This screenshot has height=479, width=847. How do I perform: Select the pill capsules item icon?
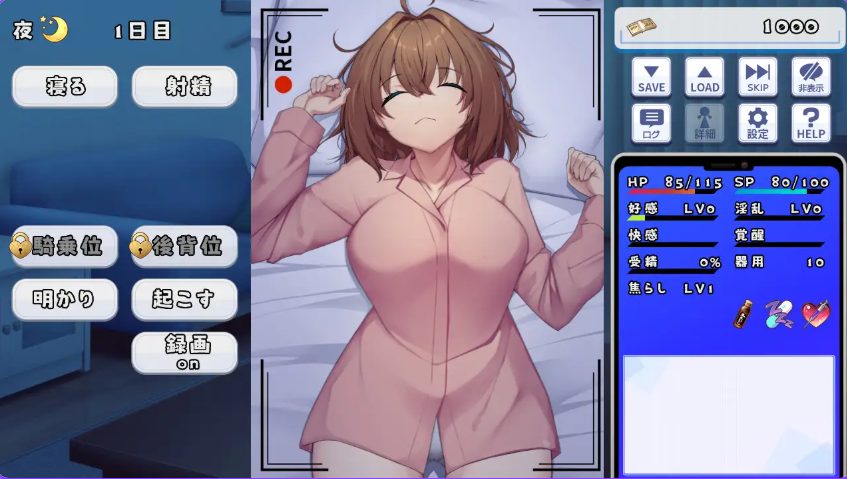pyautogui.click(x=778, y=315)
